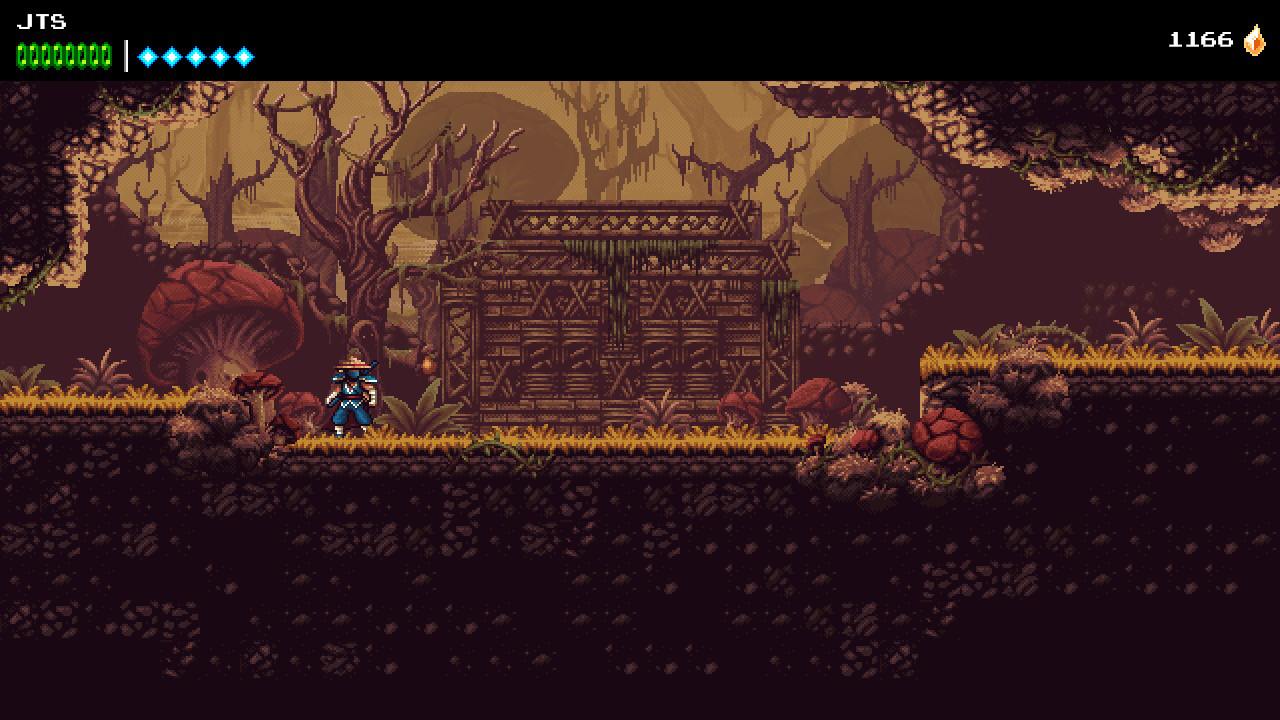Click the second blue diamond icon
Screen dimensions: 1280x720
pos(171,56)
